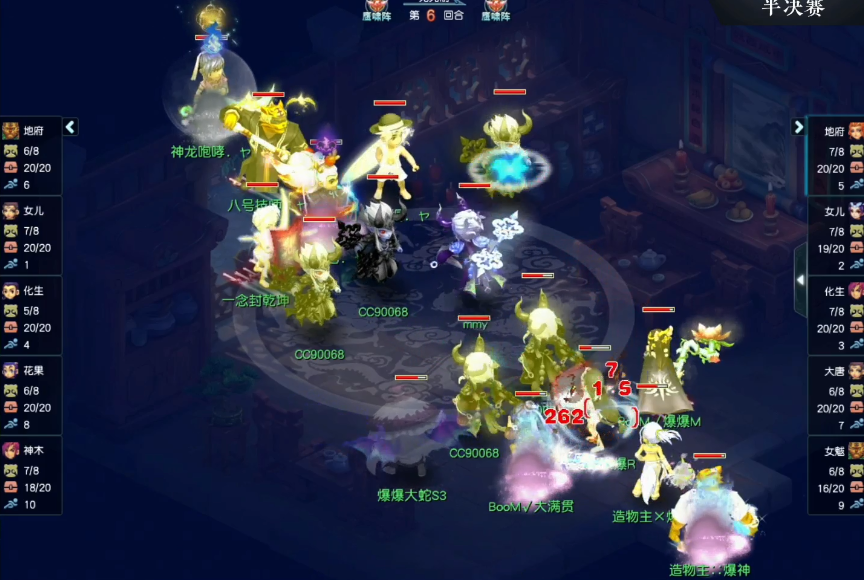The width and height of the screenshot is (864, 580).
Task: Open the small side-tab arrow below right panel
Action: coord(800,281)
